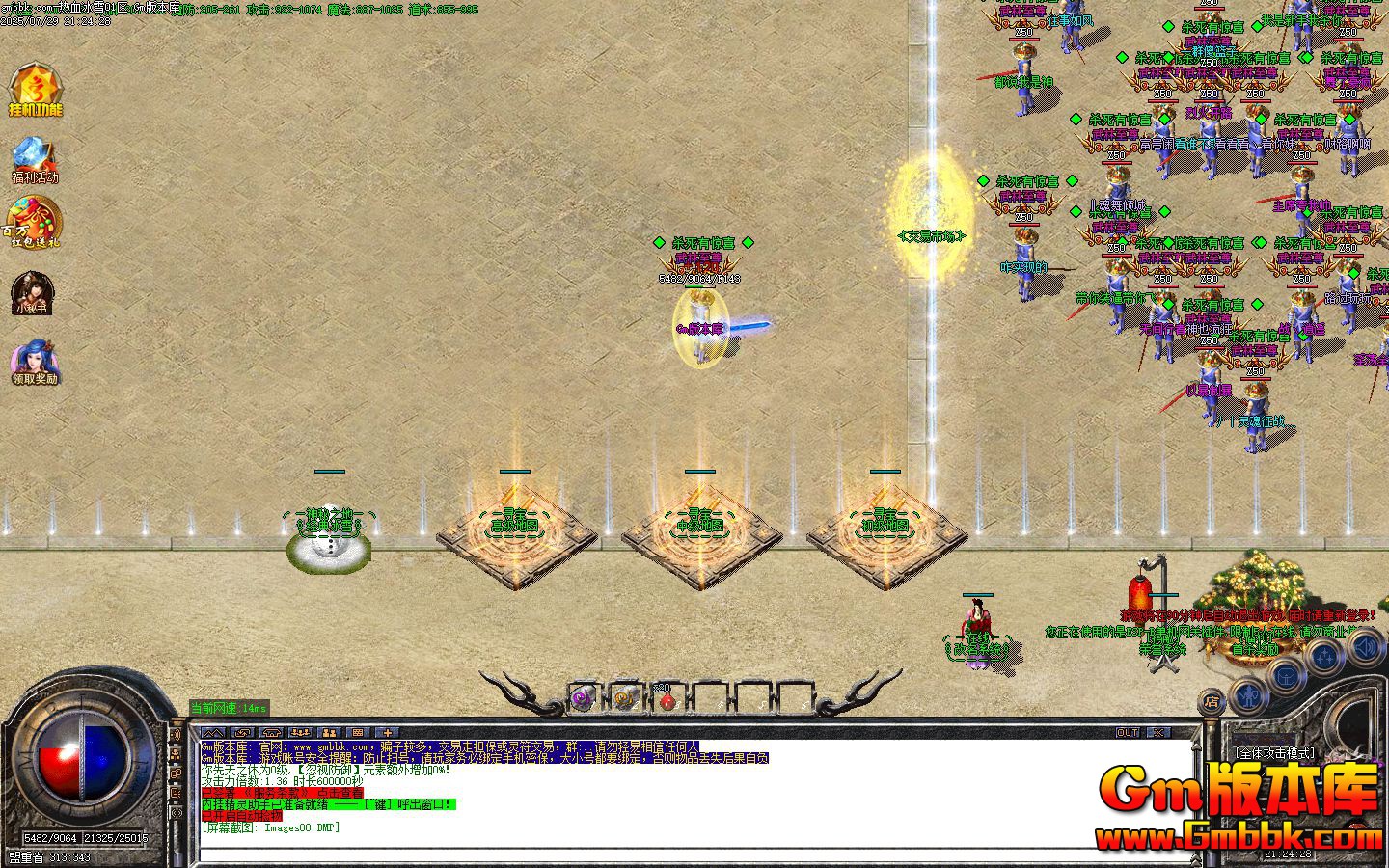The width and height of the screenshot is (1389, 868).
Task: Click the x80 red potion quick slot
Action: pyautogui.click(x=667, y=700)
